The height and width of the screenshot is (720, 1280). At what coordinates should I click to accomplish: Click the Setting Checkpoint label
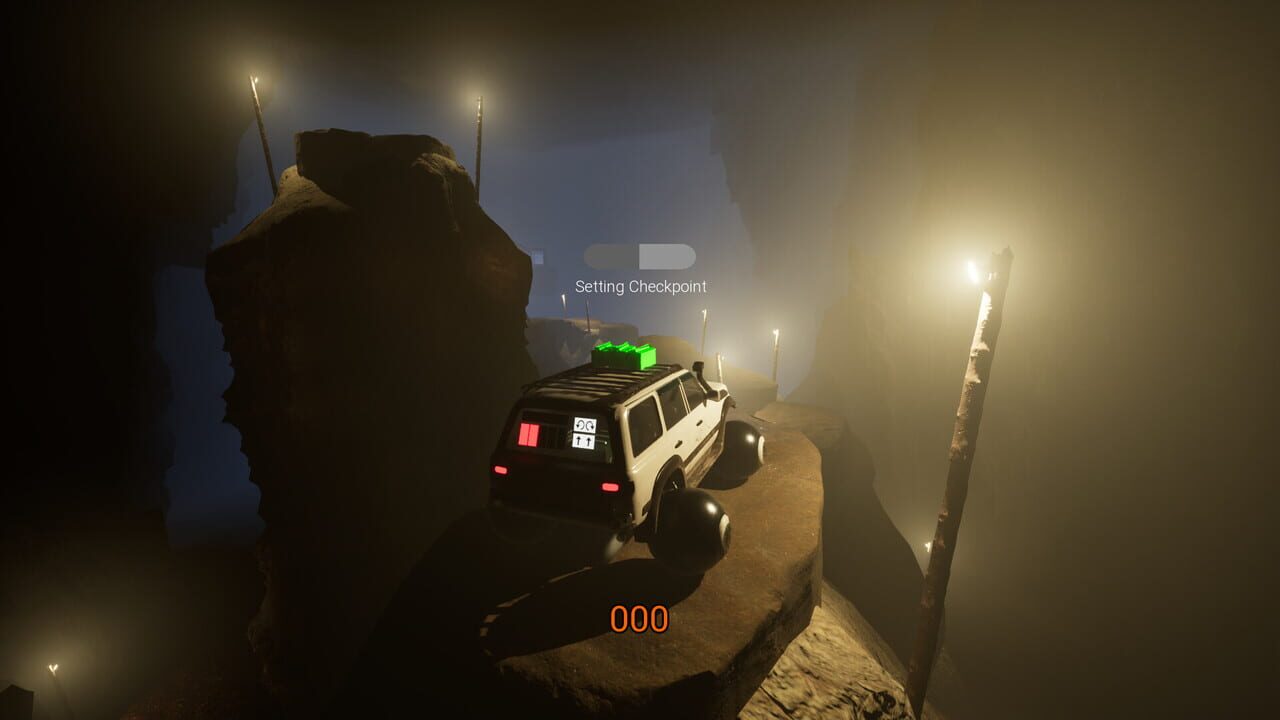click(x=640, y=286)
